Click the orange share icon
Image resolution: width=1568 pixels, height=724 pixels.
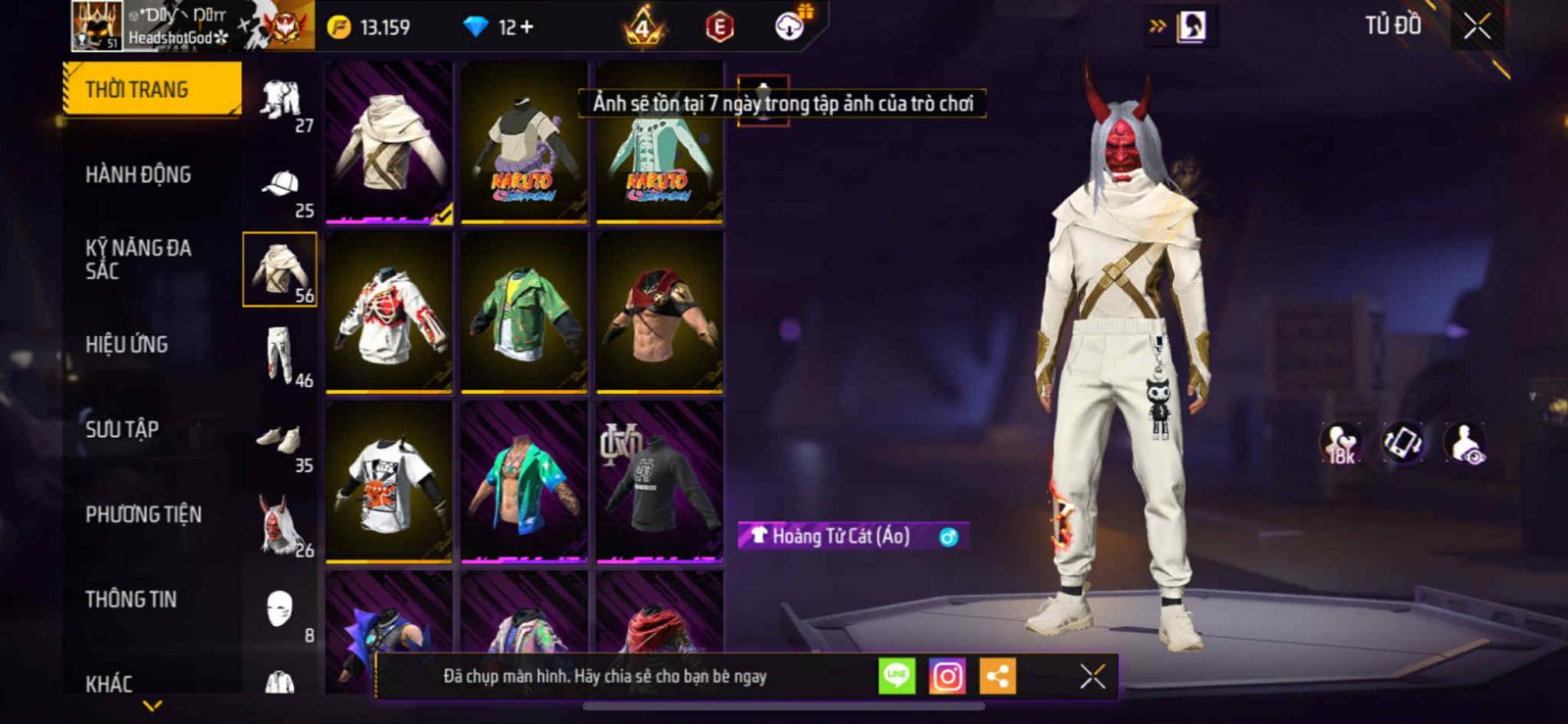tap(998, 676)
